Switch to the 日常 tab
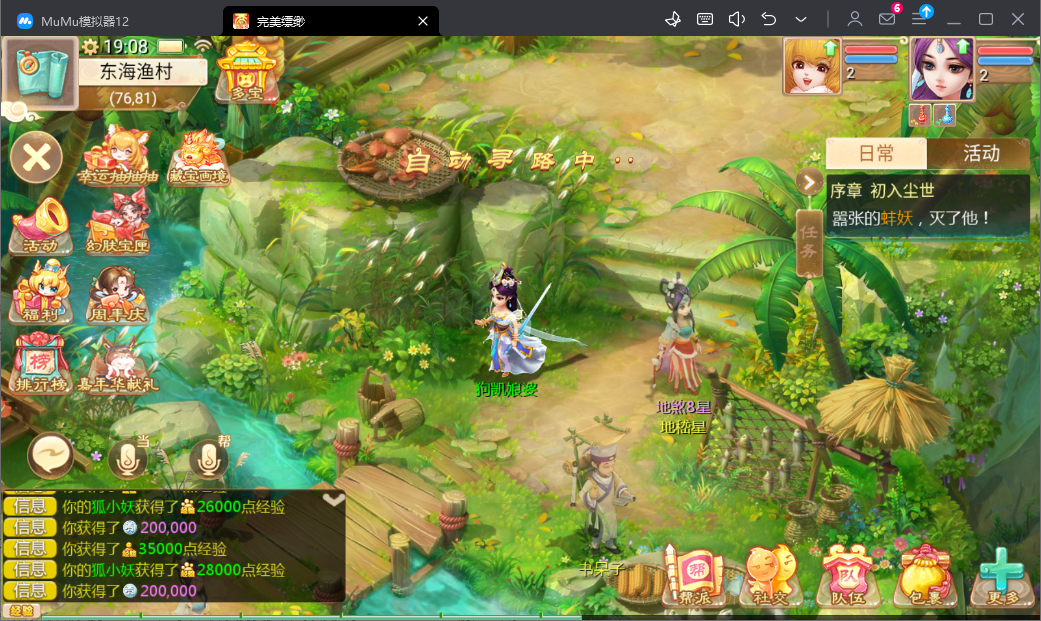Viewport: 1041px width, 621px height. [876, 153]
